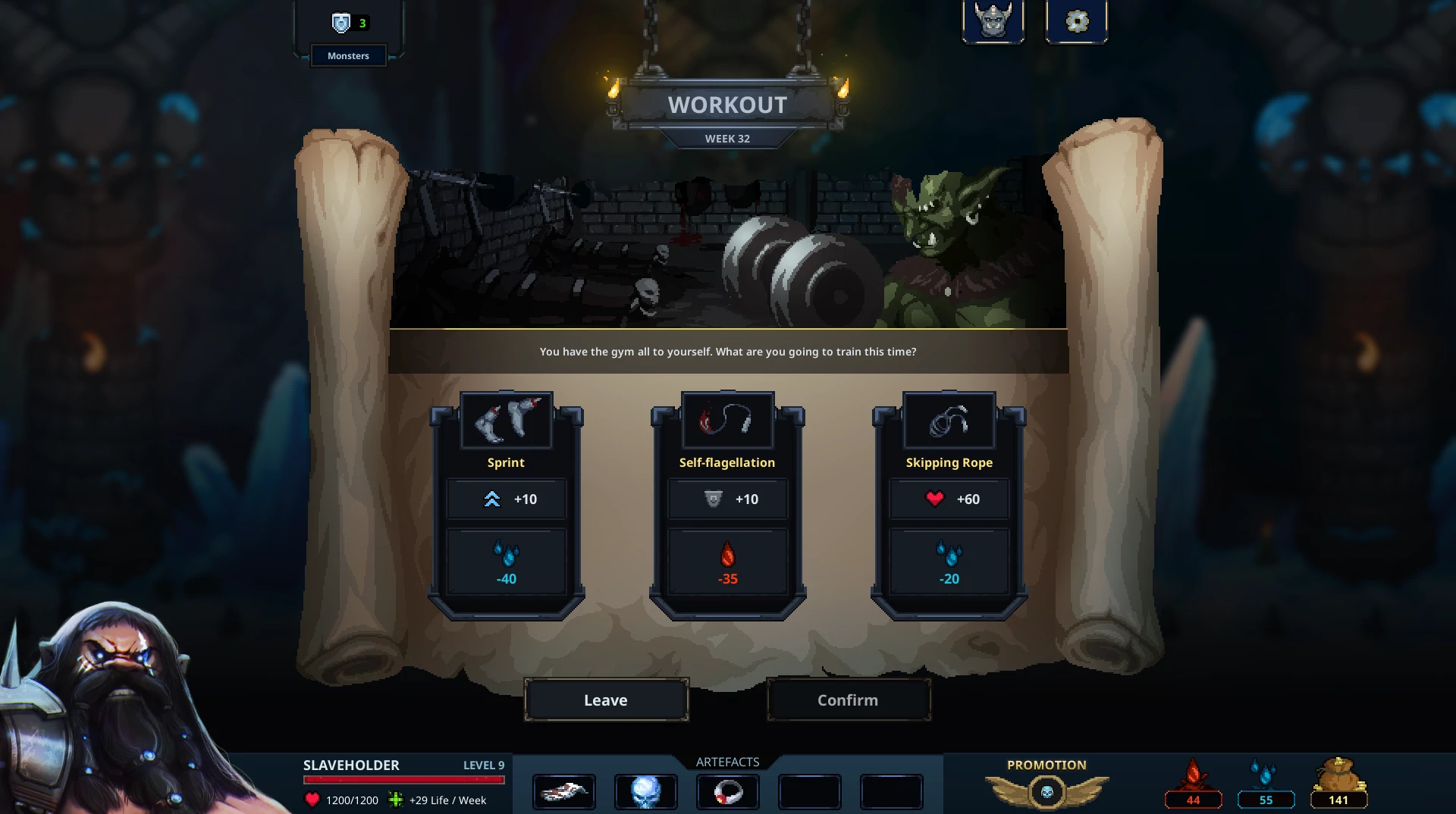Open the Promotion skull emblem
This screenshot has width=1456, height=814.
coord(1046,792)
